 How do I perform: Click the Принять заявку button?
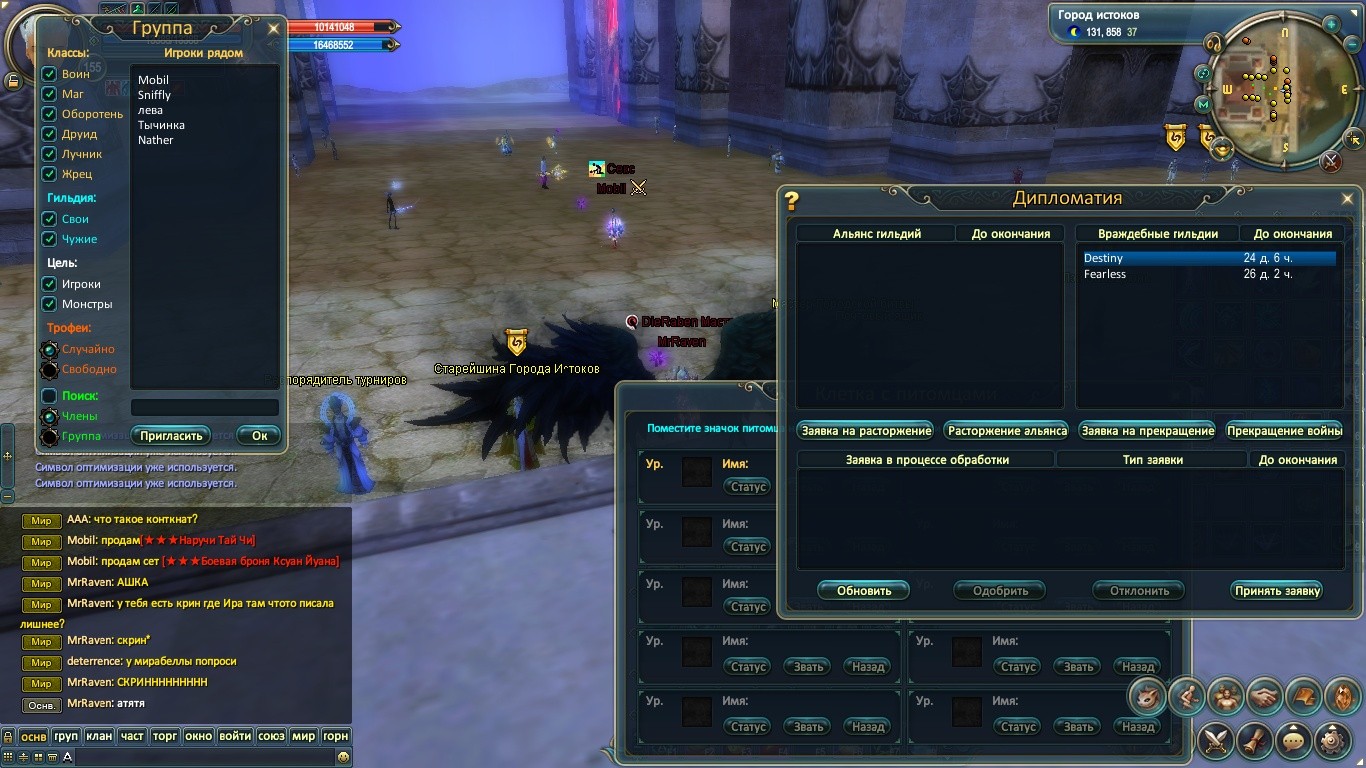(x=1277, y=591)
